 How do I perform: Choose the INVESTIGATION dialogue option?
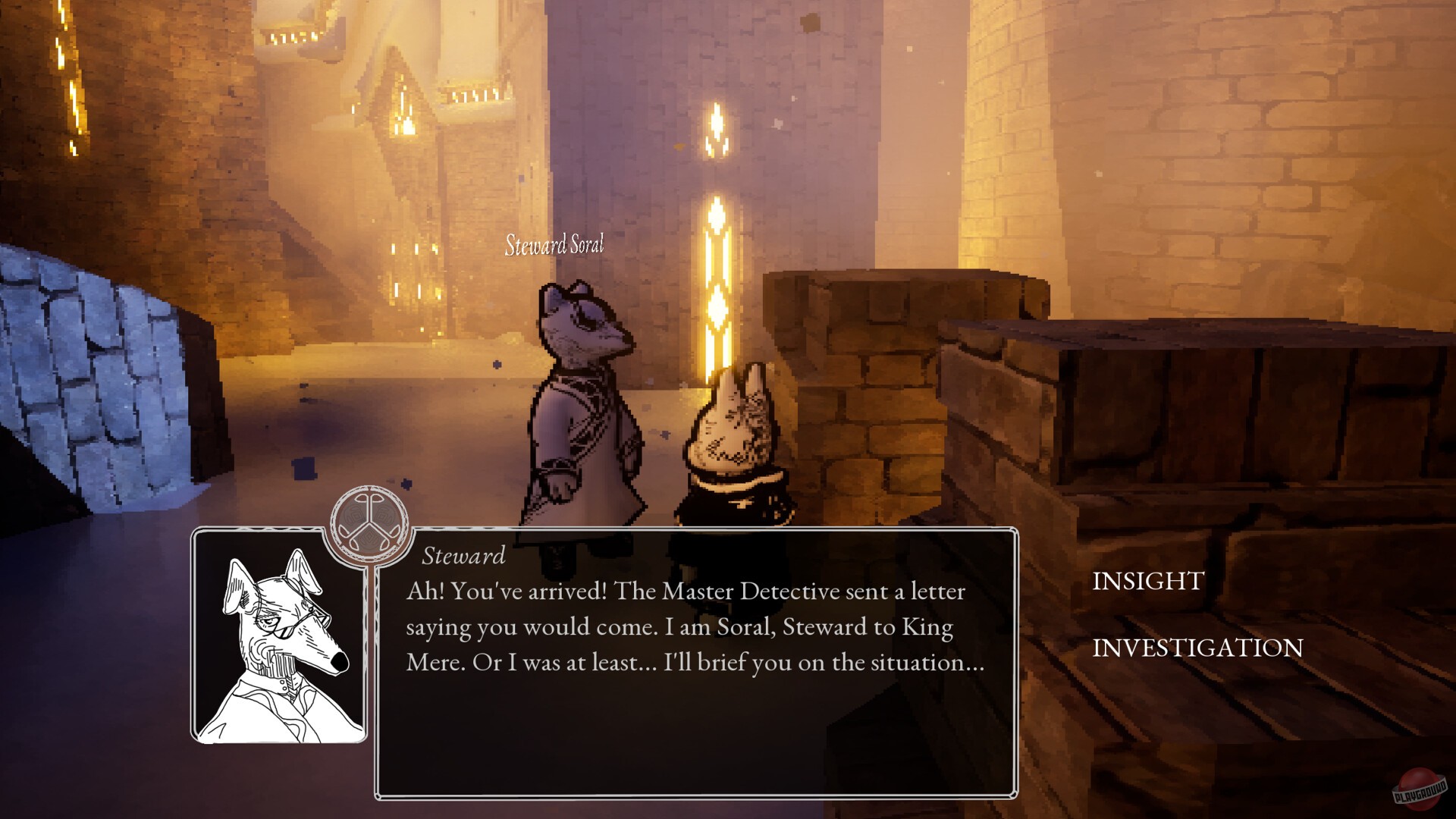click(1196, 648)
